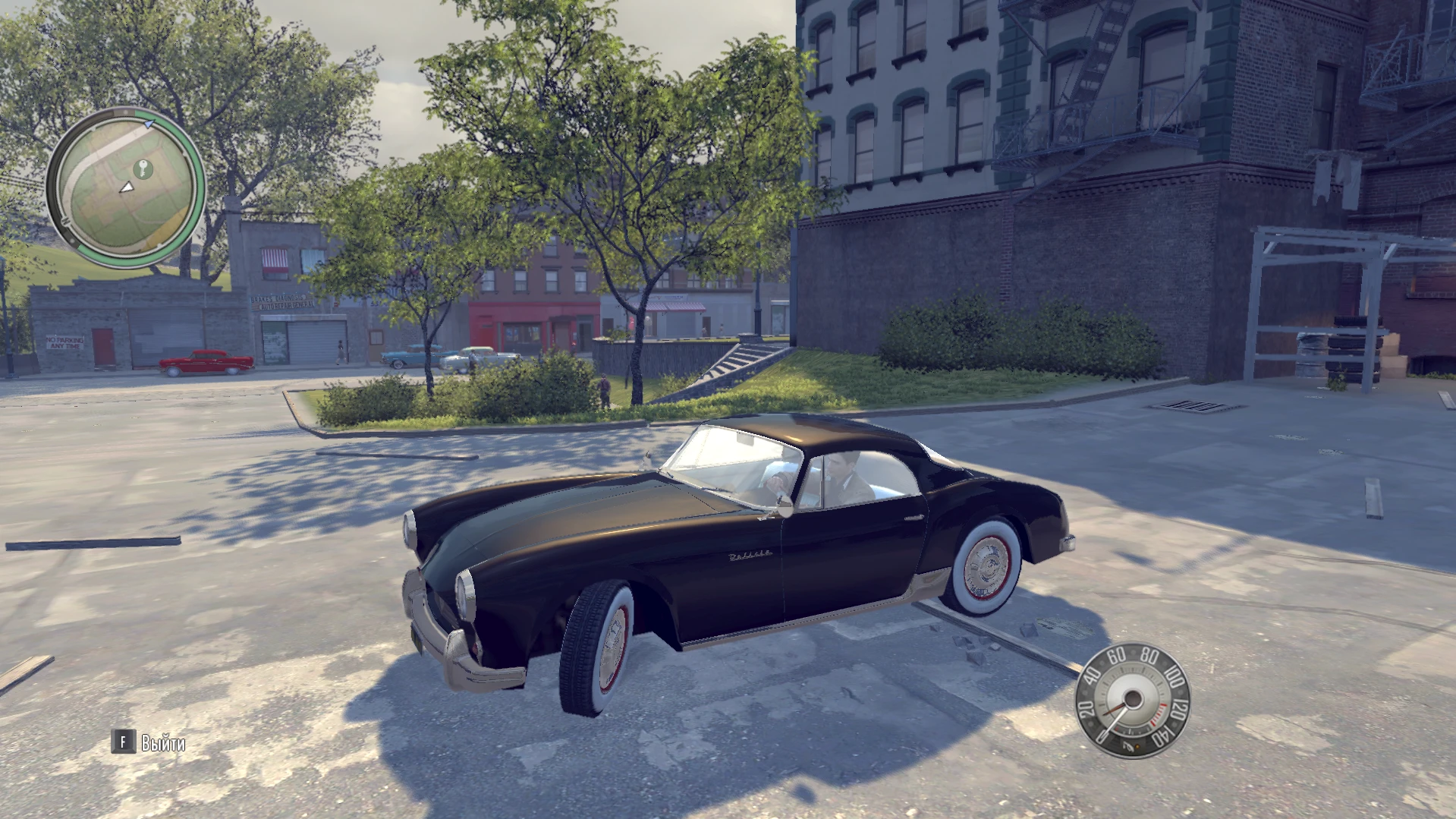1456x819 pixels.
Task: Click the orange low-fuel indicator light on the gauge
Action: 1138,745
